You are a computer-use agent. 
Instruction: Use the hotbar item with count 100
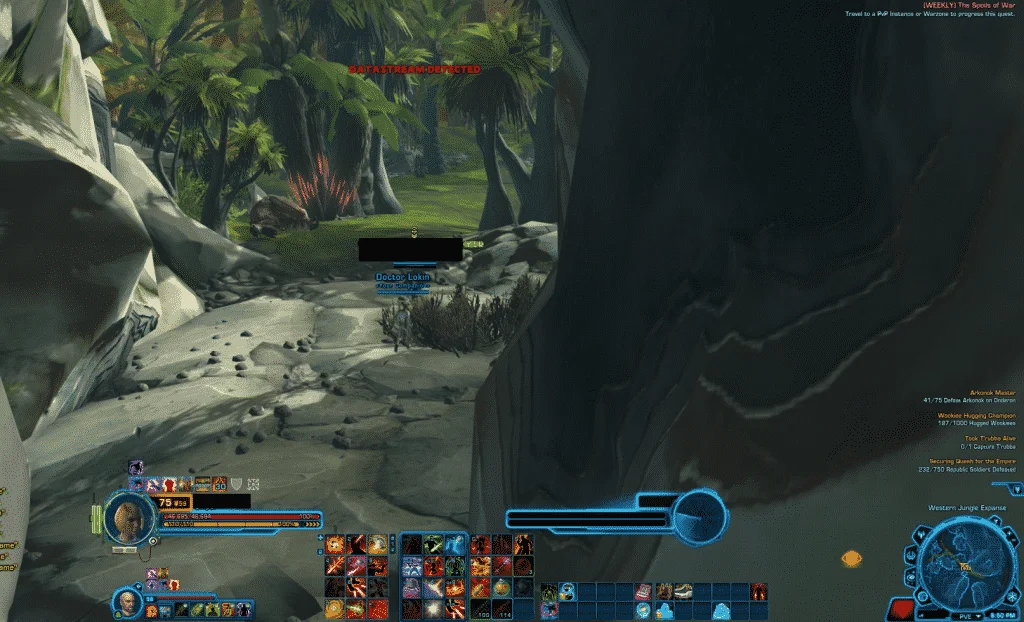[479, 609]
